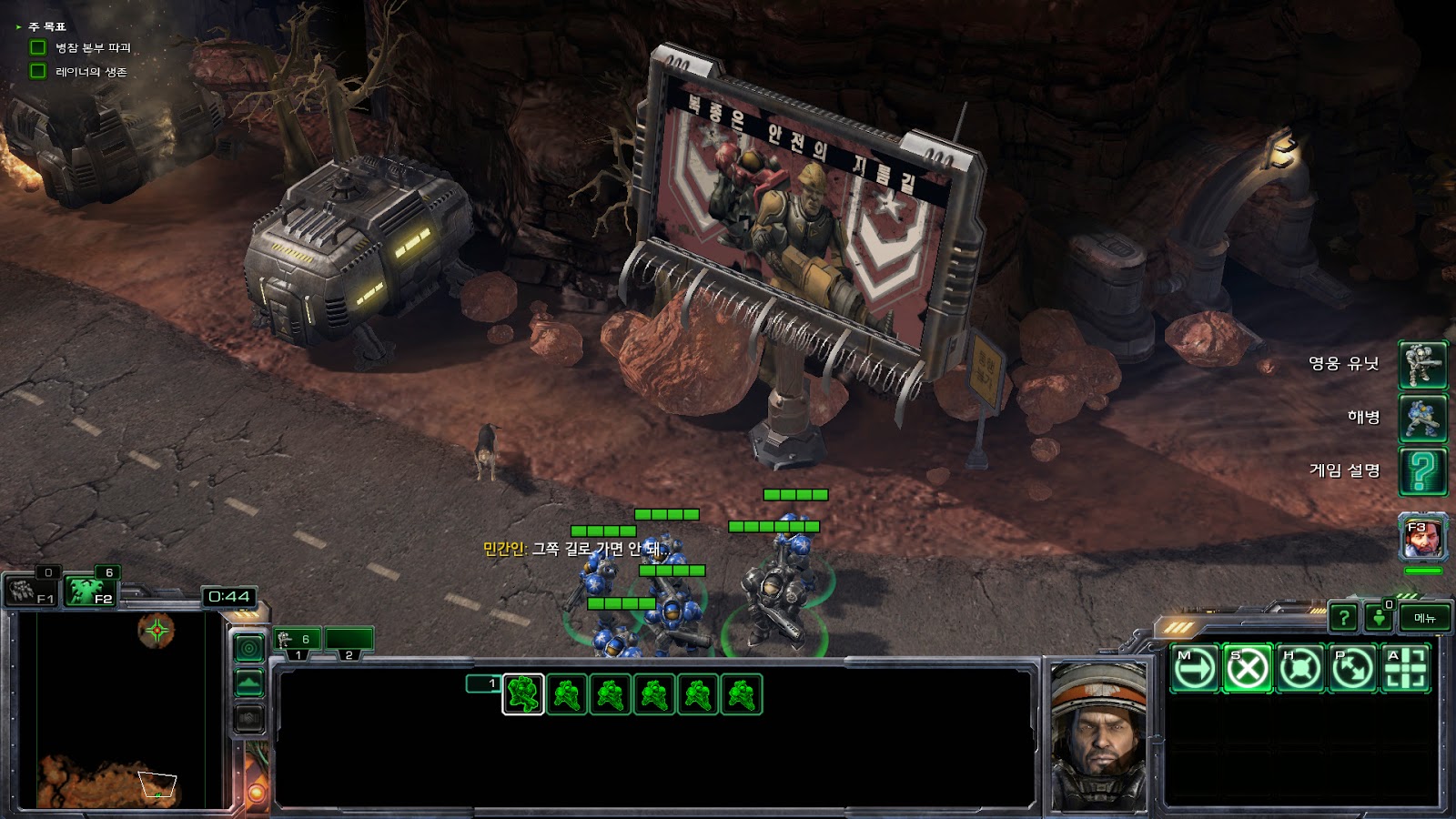Issue the Stop command
Viewport: 1456px width, 819px height.
[x=1247, y=670]
